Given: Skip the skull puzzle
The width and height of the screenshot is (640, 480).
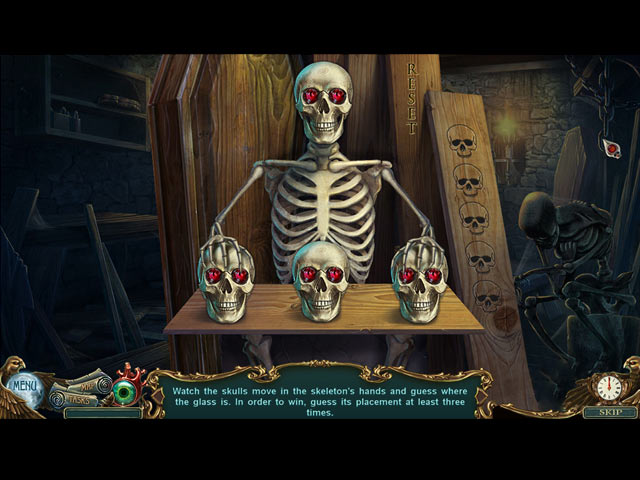Looking at the screenshot, I should pos(603,411).
